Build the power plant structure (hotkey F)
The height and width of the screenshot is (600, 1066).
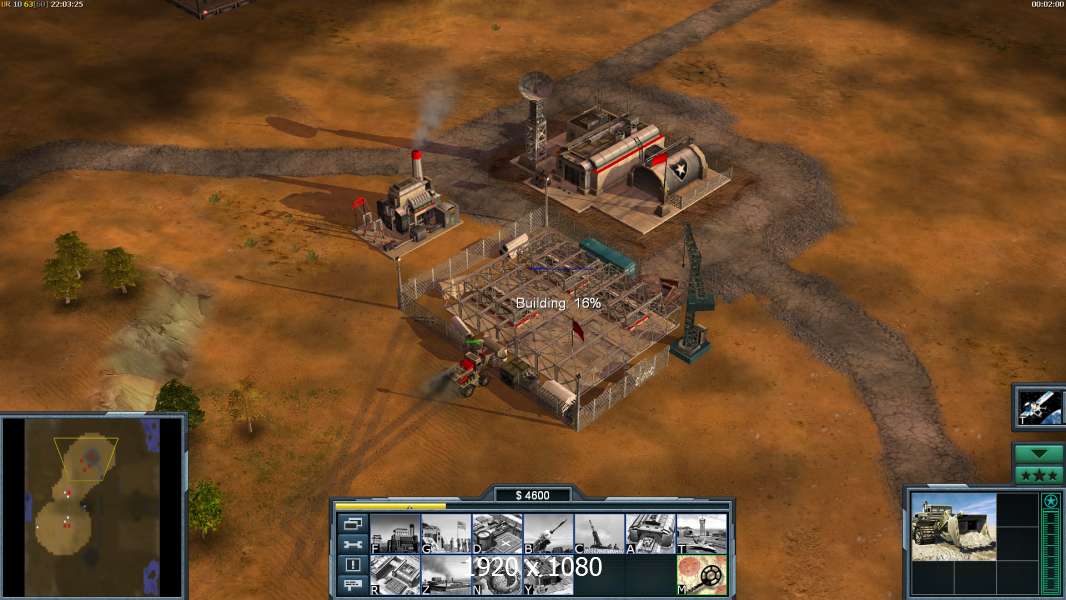395,533
